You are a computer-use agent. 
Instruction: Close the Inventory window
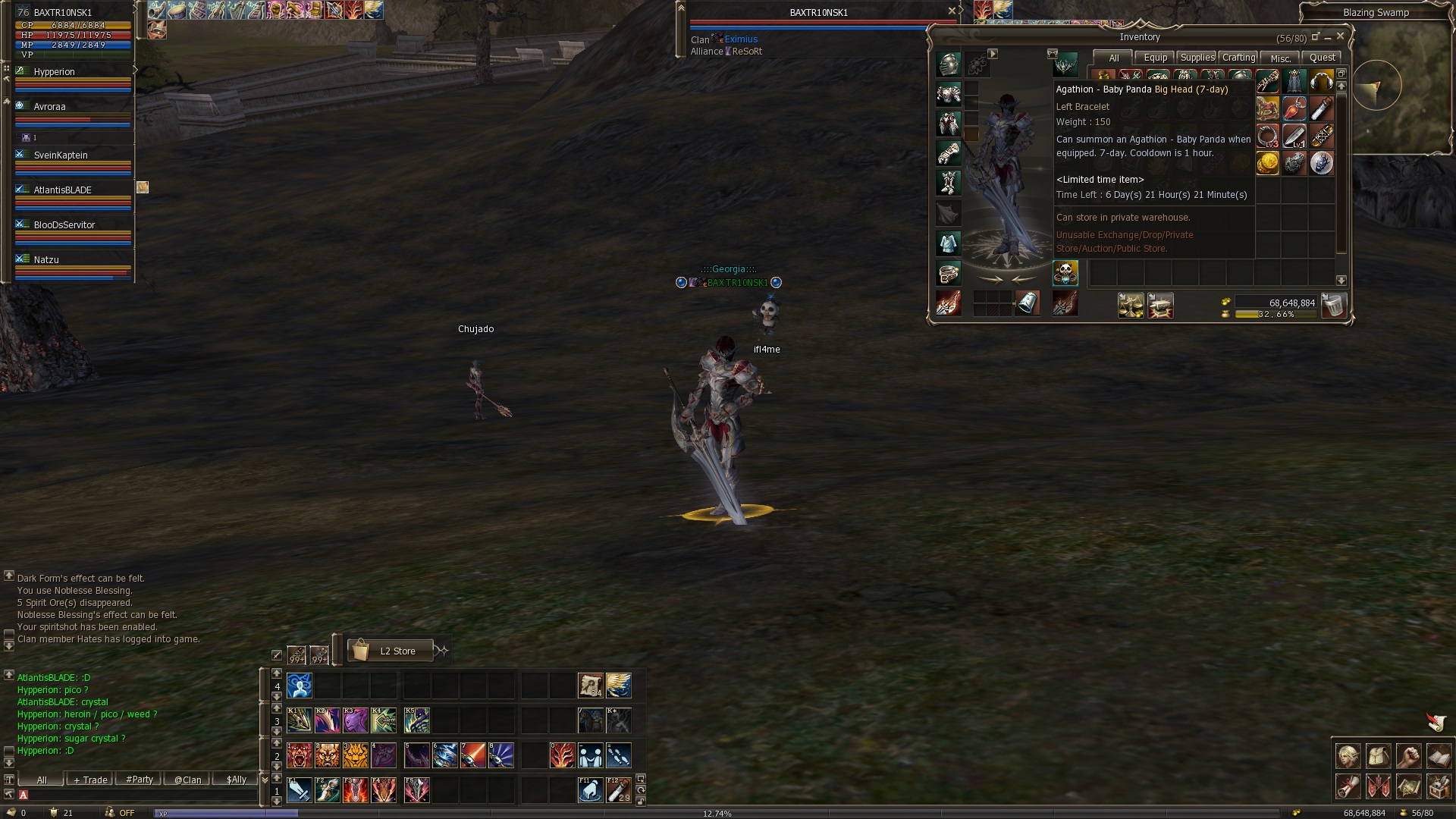point(1340,36)
